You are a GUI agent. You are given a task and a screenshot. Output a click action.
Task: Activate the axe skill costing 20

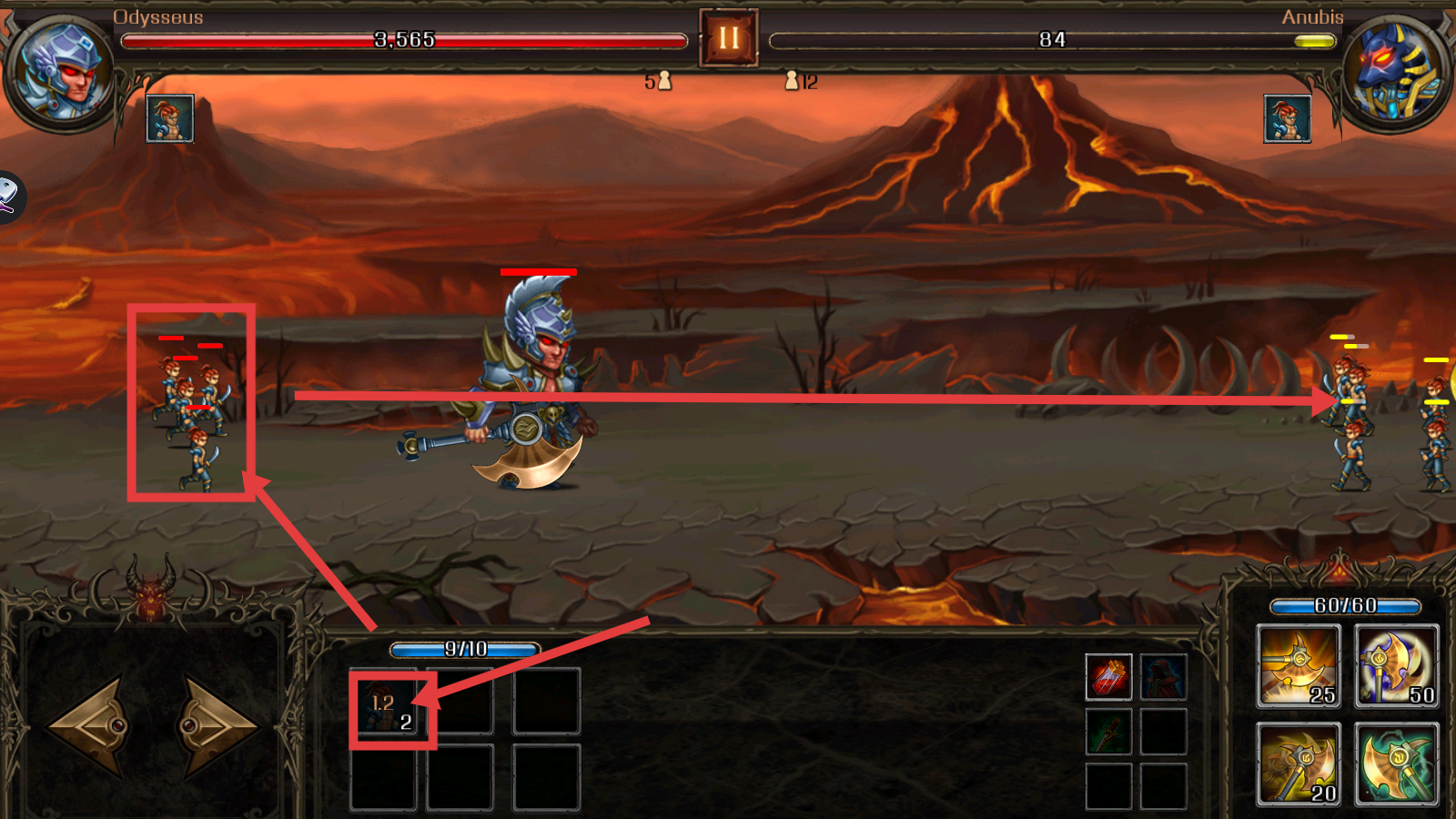pos(1298,763)
